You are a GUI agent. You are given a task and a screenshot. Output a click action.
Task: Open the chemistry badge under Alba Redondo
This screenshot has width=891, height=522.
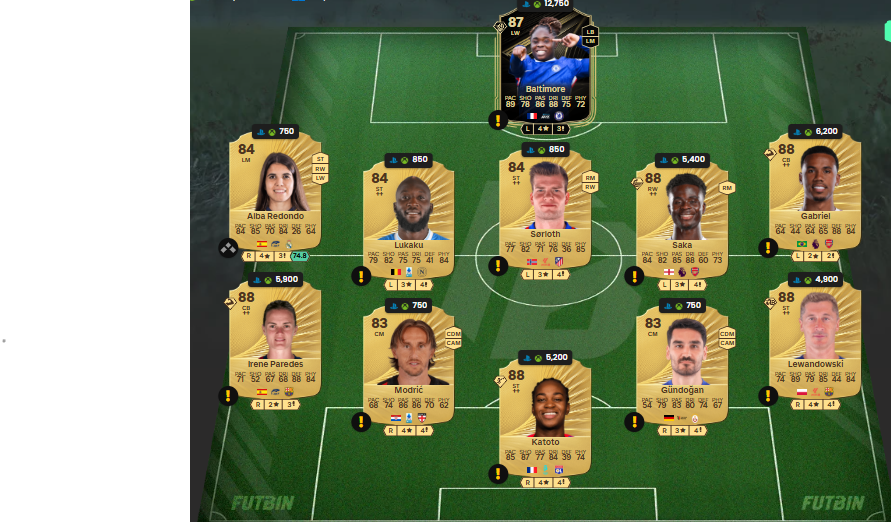click(x=229, y=248)
